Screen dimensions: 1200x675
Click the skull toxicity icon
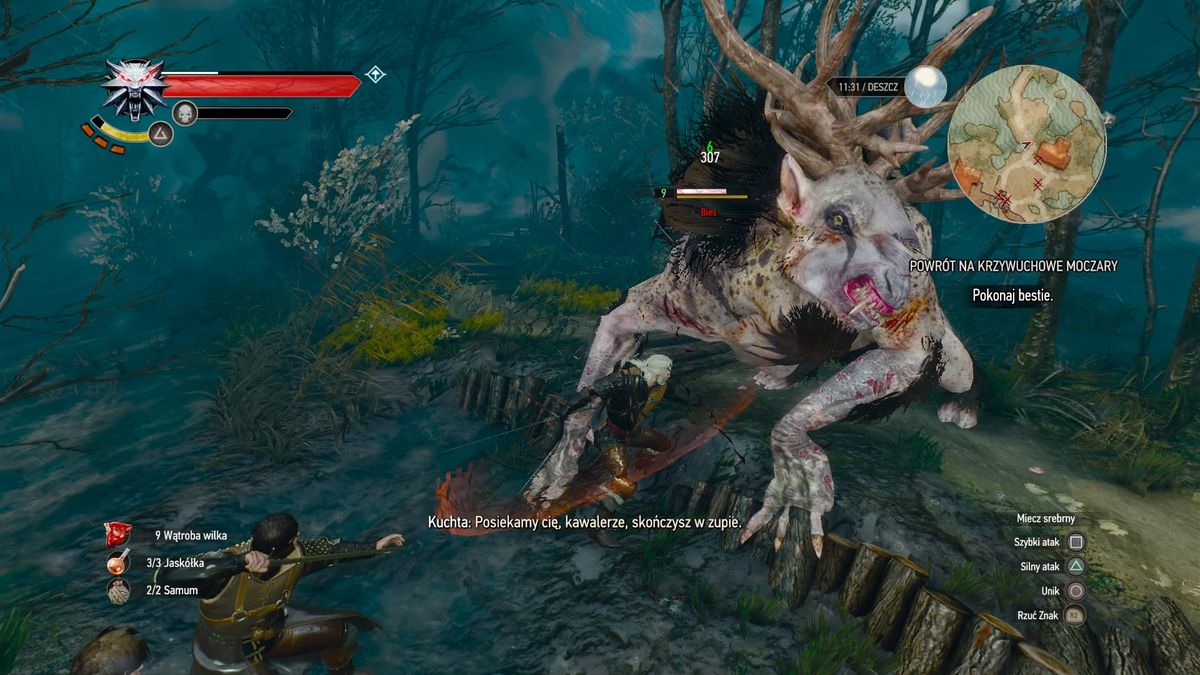tap(184, 113)
